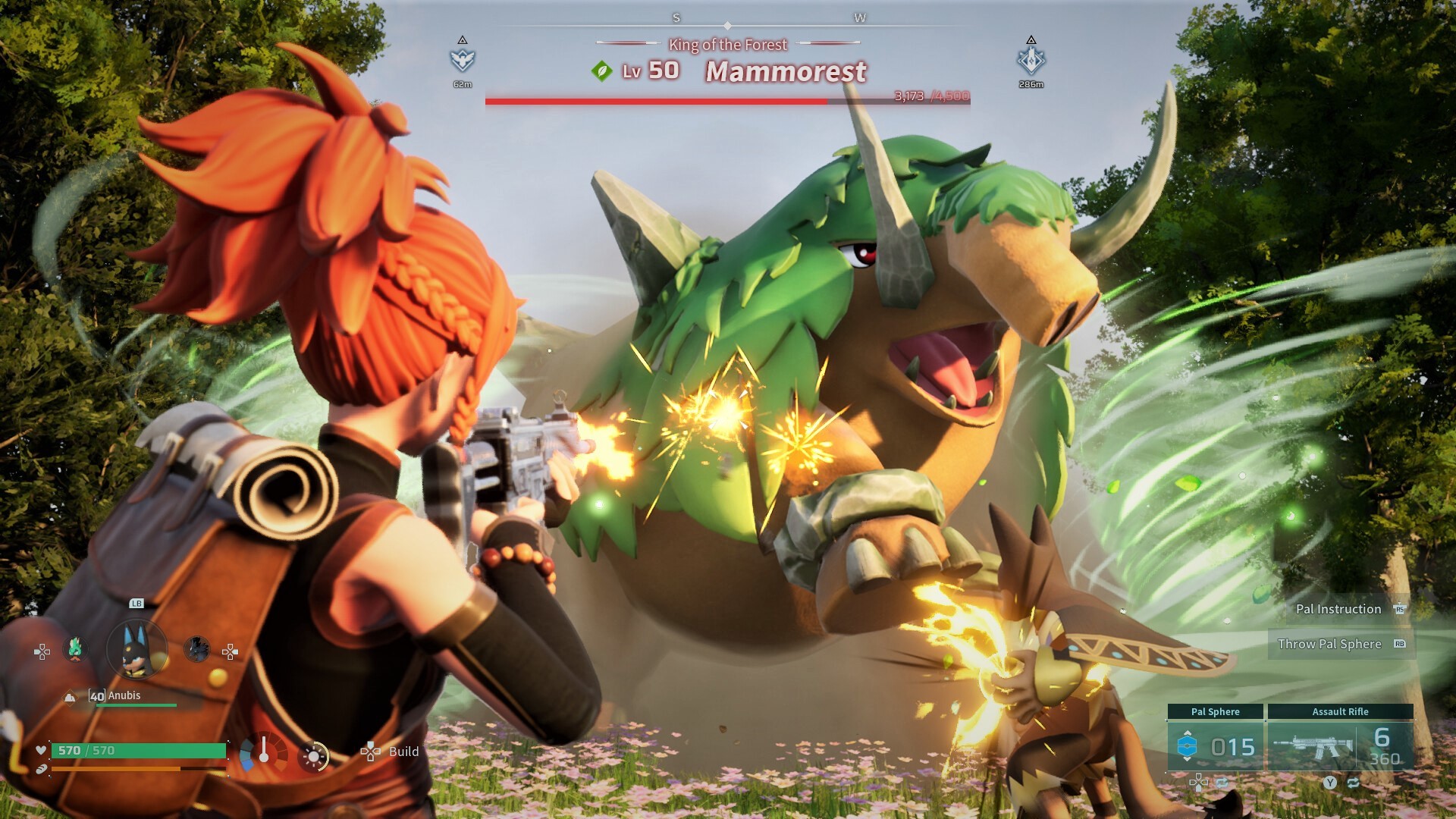Screen dimensions: 1456x819
Task: Click the up arrow above the Pal Sphere
Action: pyautogui.click(x=1188, y=733)
